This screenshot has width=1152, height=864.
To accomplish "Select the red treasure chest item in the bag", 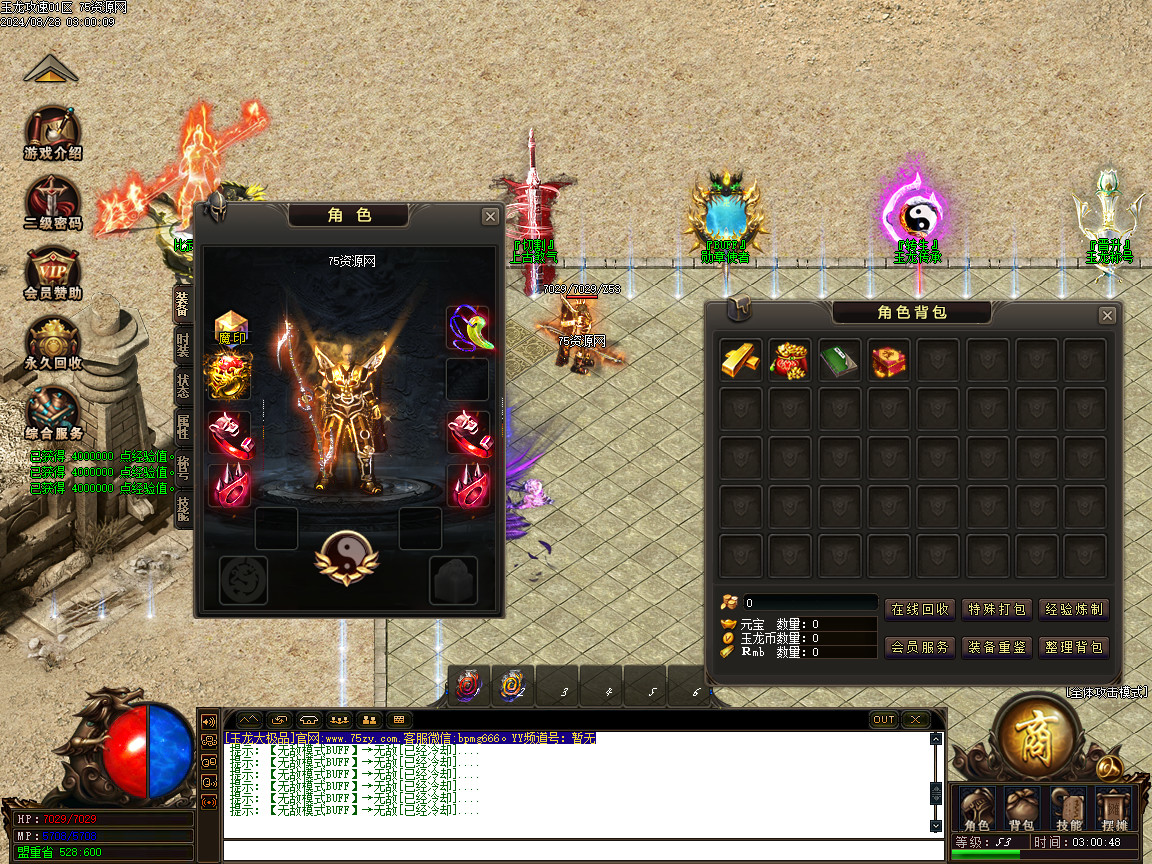I will tap(888, 360).
